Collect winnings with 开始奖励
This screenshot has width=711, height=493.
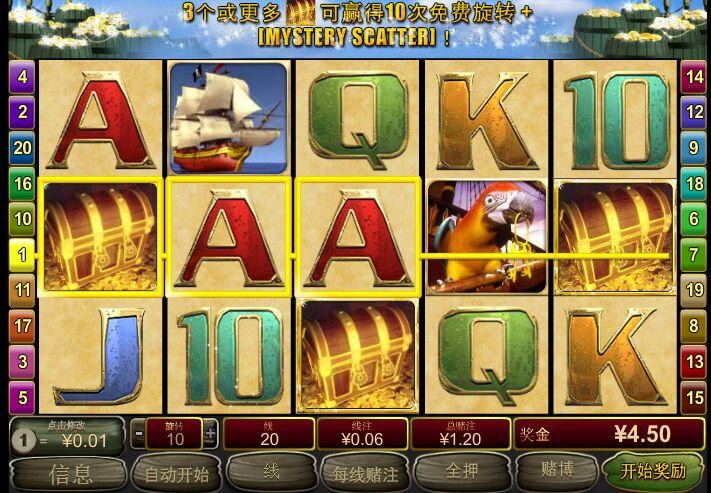point(654,471)
